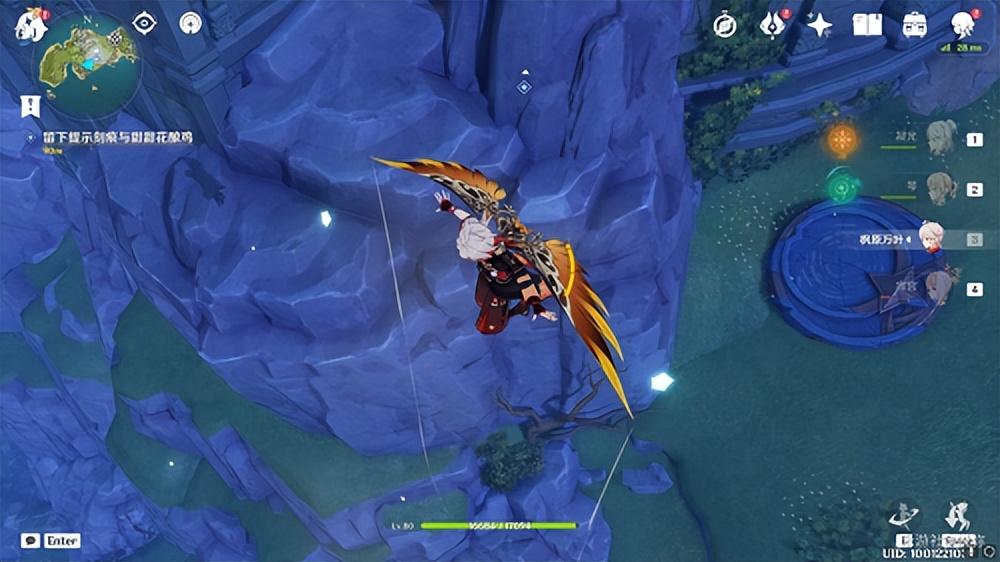Select active character 枫原万叶 in party list
The height and width of the screenshot is (562, 1000).
[930, 239]
